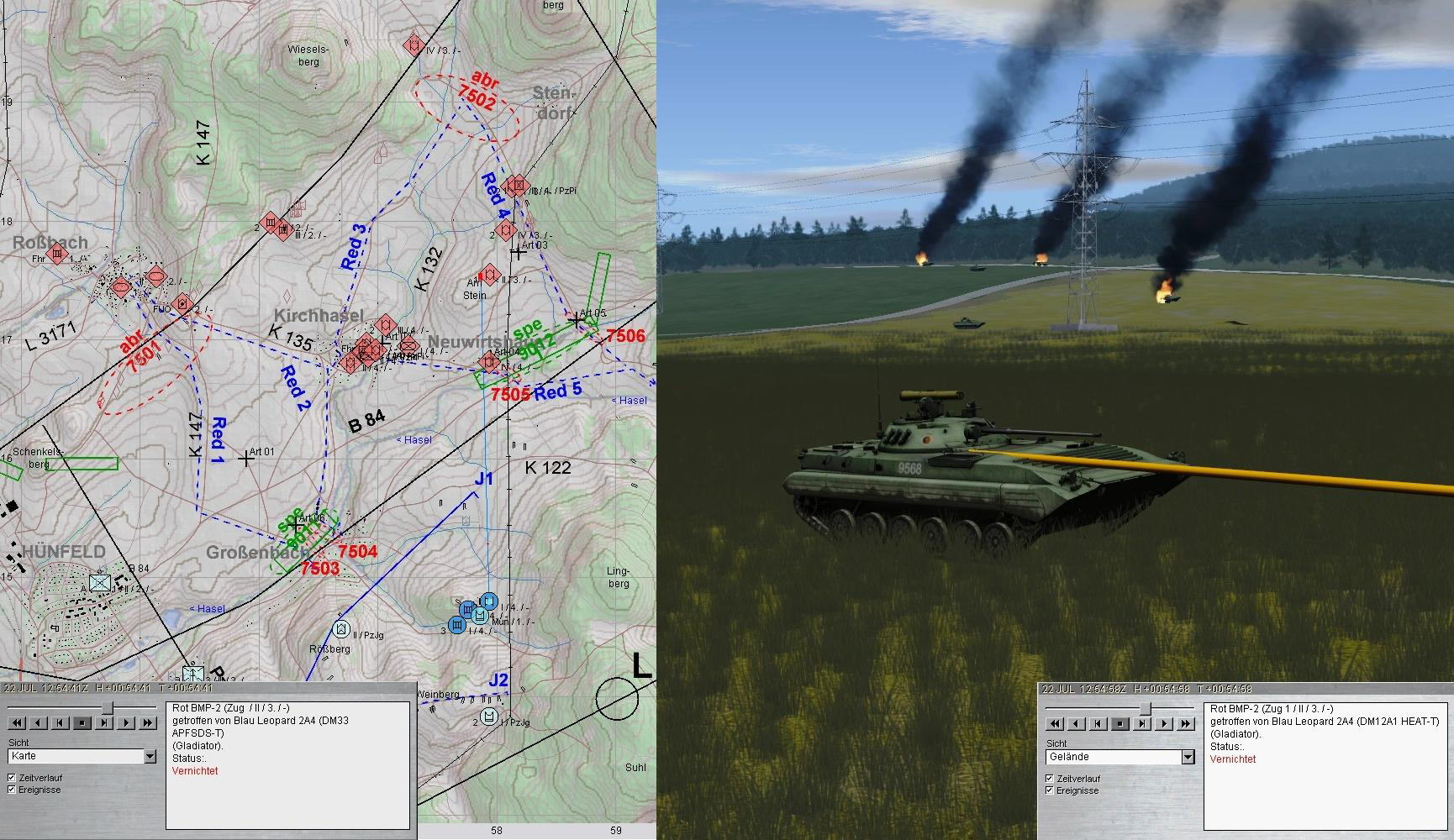Screen dimensions: 1454x840
Task: Toggle Ereignisse checkbox in the Gelände panel
Action: click(1050, 790)
